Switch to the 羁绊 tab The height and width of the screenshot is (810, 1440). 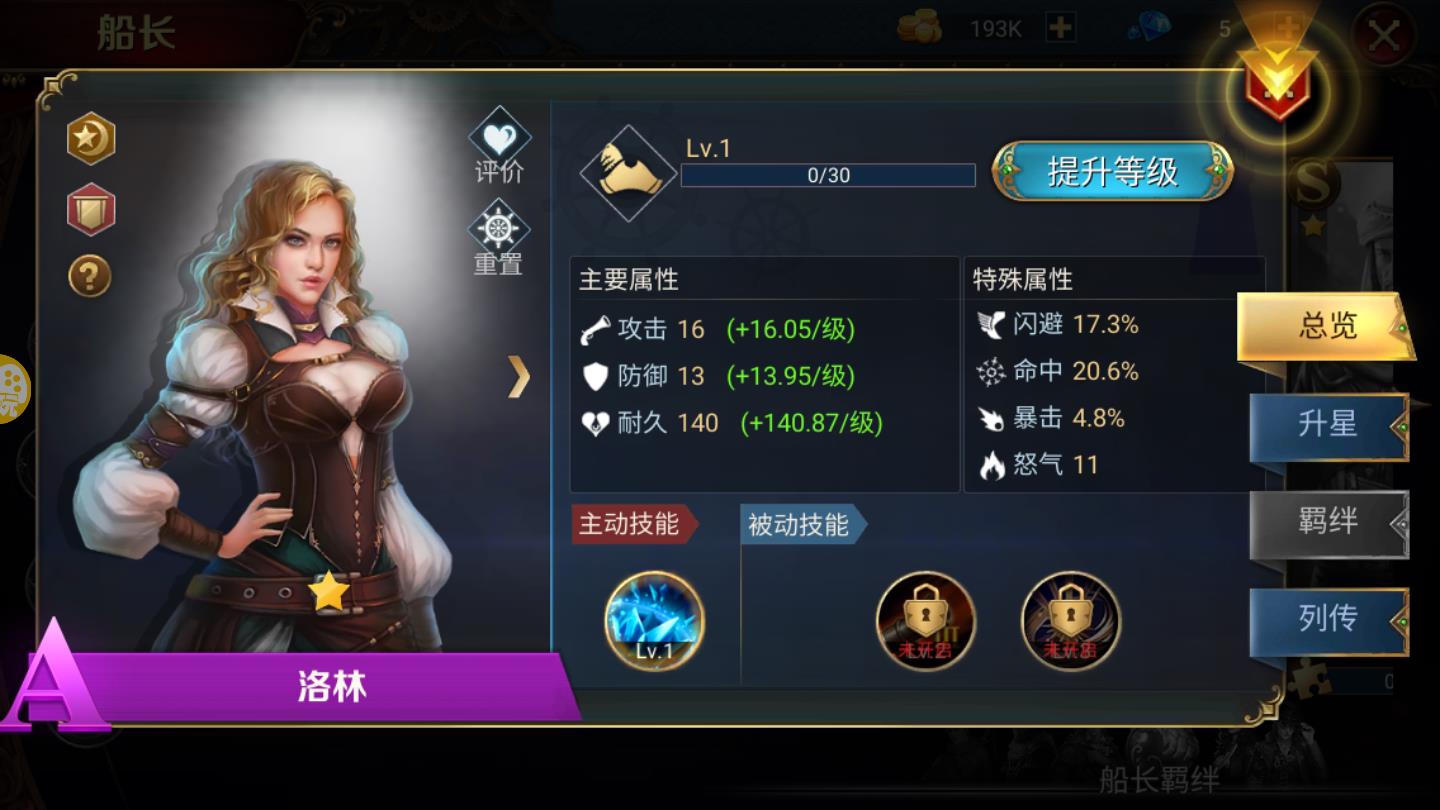point(1327,523)
